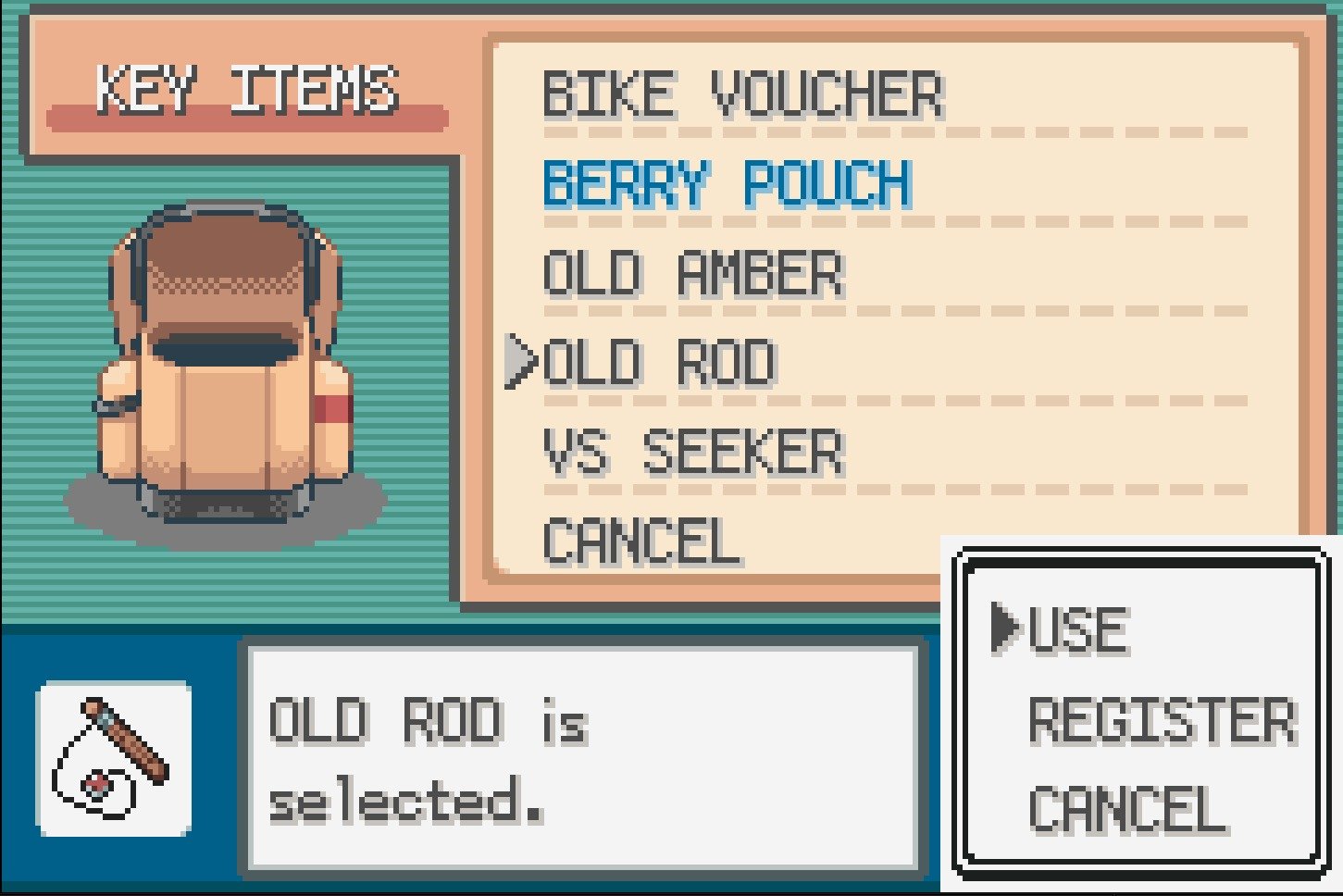Register the Old Rod
Screen dimensions: 1343x896
point(1162,721)
